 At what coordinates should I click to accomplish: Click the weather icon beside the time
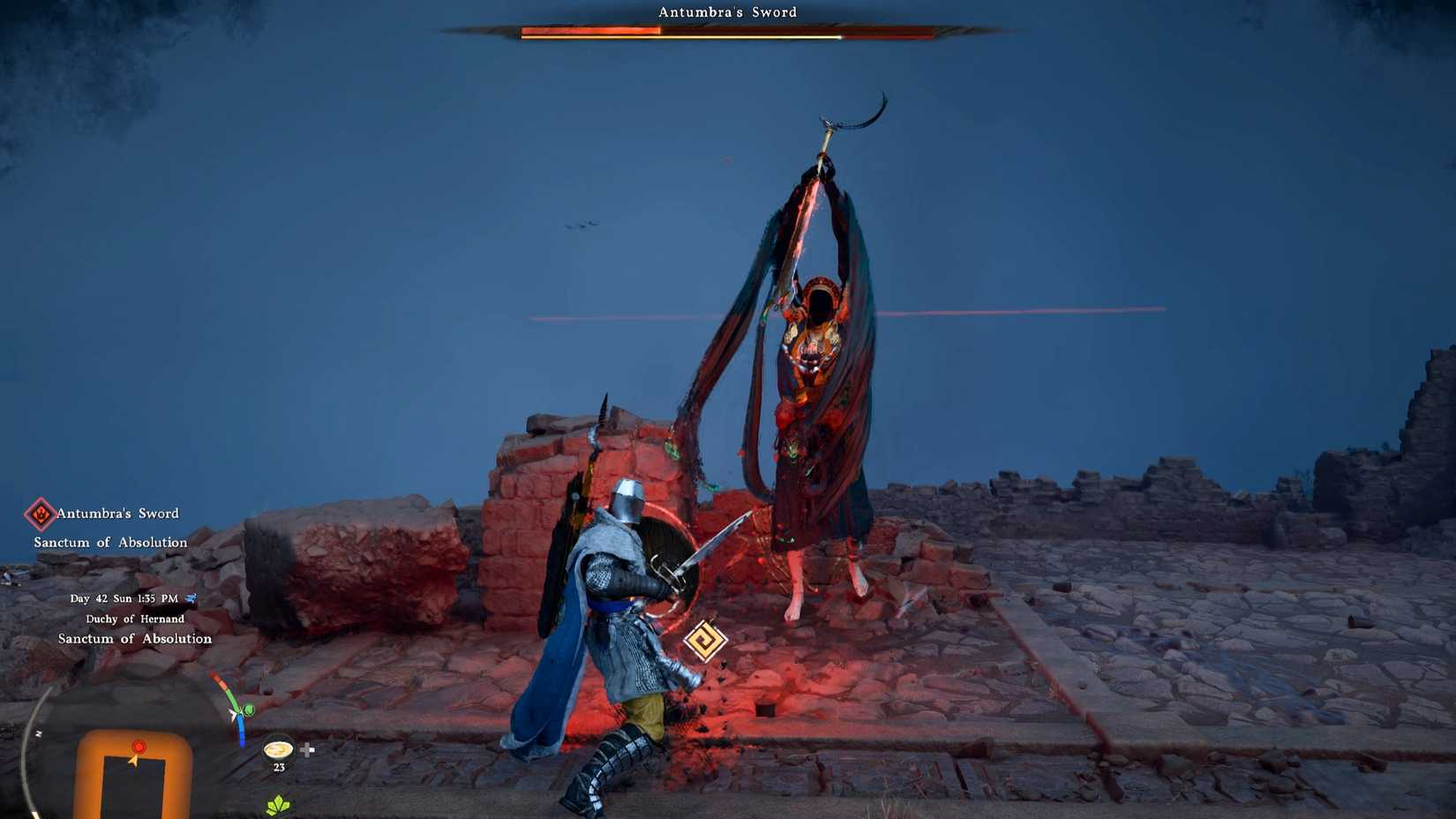pos(193,597)
